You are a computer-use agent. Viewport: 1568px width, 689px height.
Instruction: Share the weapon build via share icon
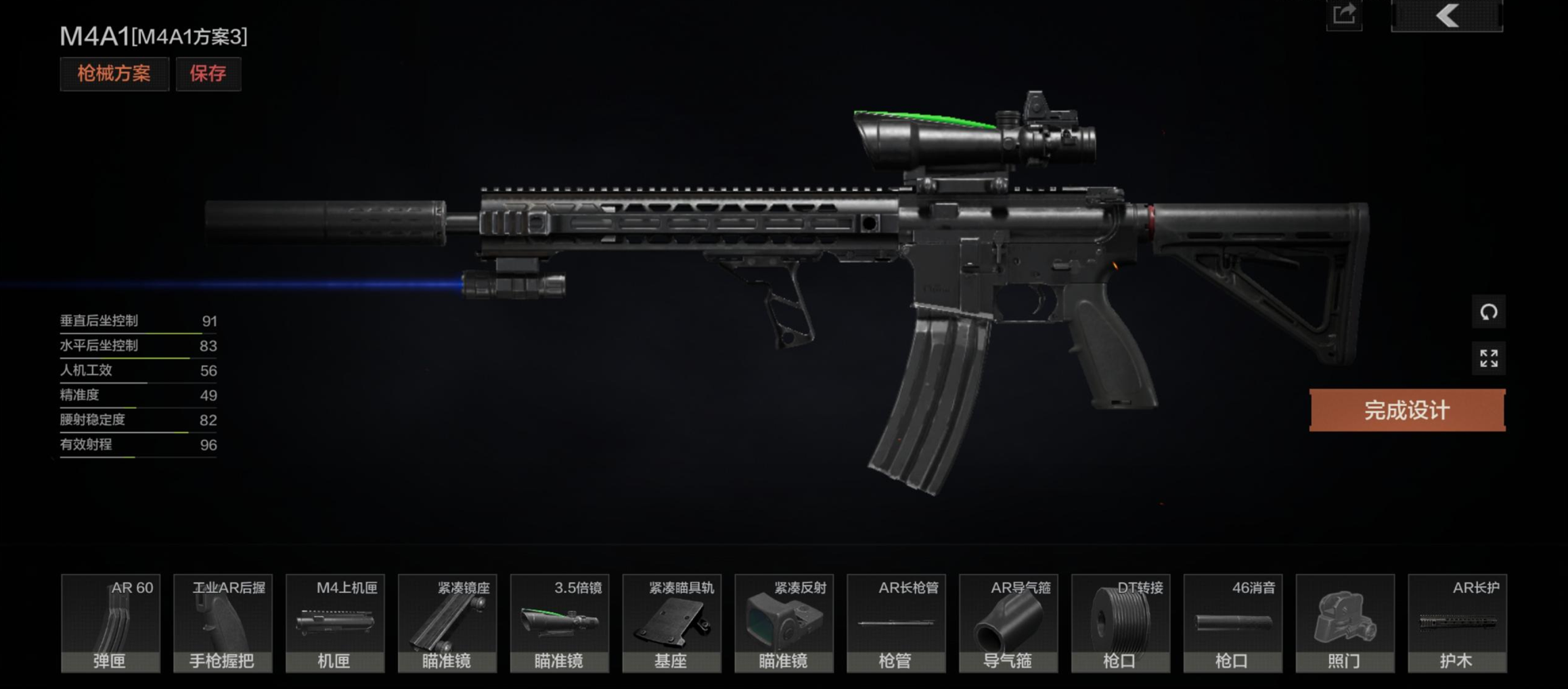1344,15
